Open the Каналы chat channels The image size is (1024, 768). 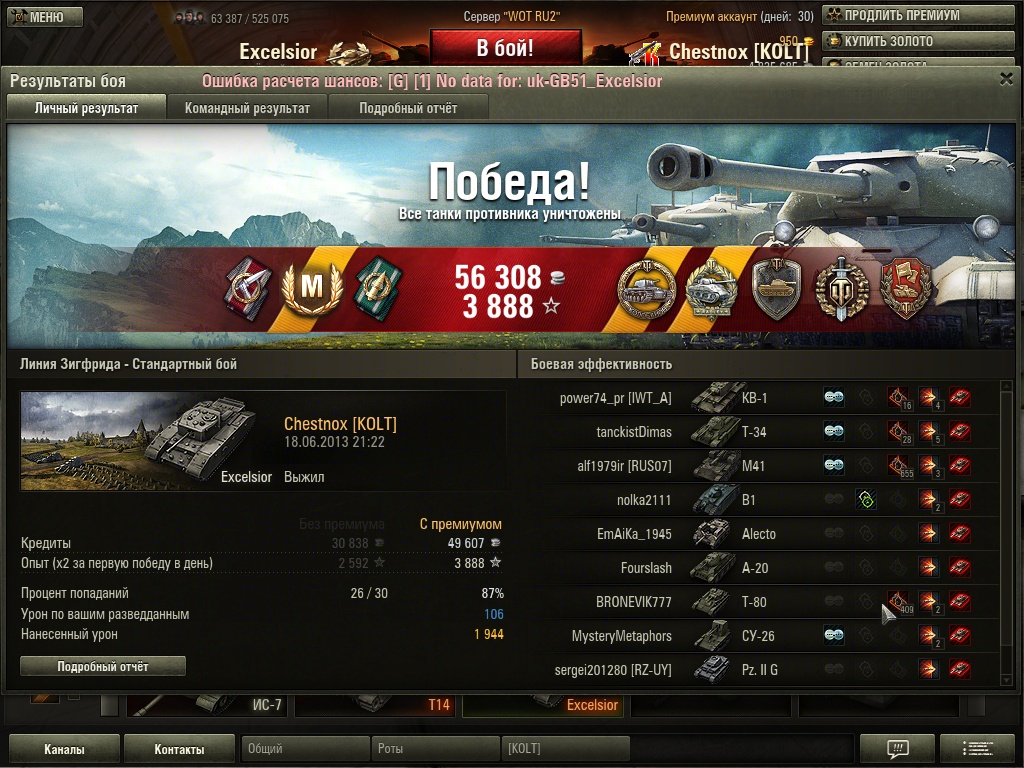click(64, 749)
